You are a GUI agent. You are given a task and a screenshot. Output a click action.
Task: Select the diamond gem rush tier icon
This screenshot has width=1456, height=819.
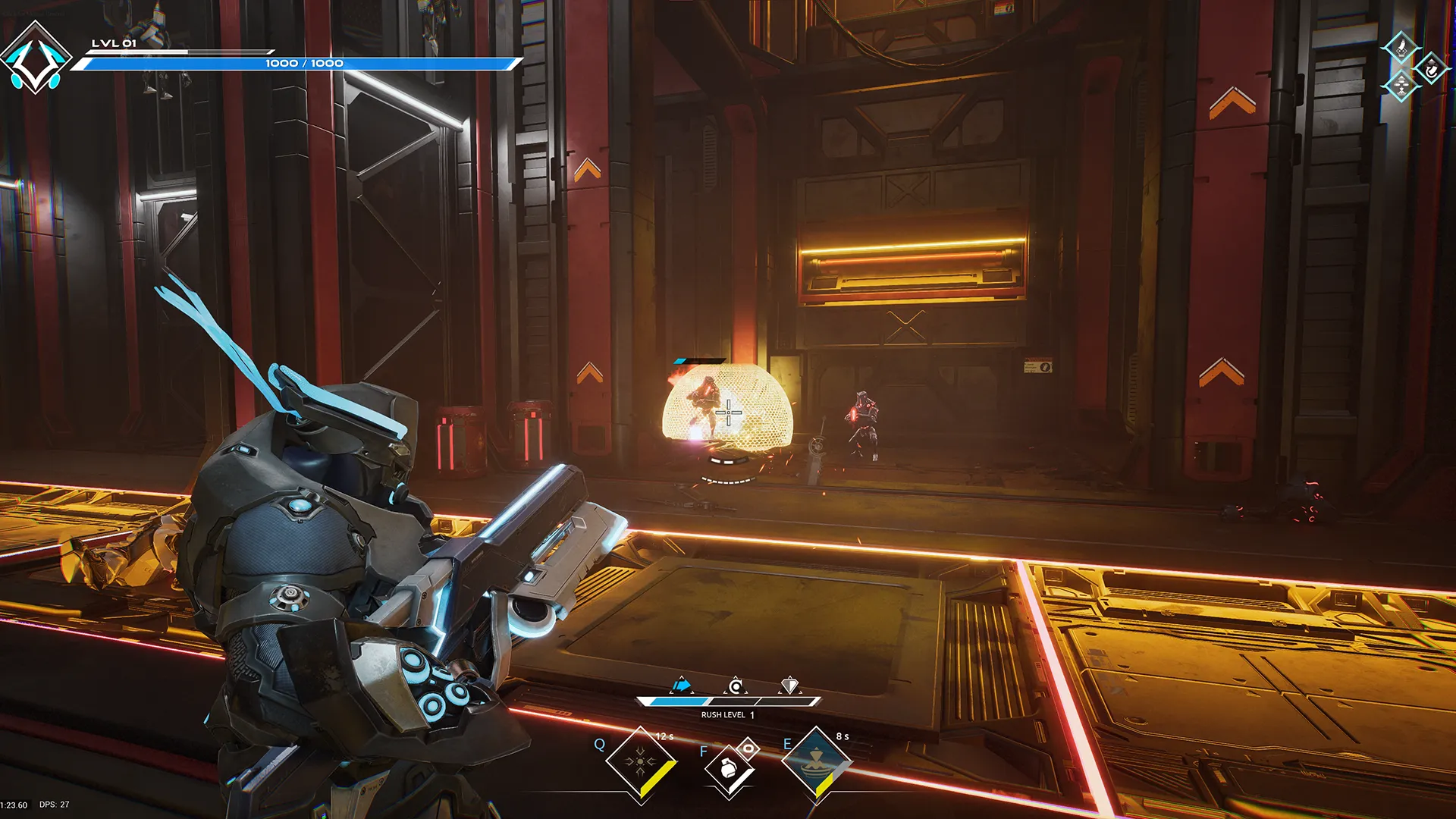(789, 684)
